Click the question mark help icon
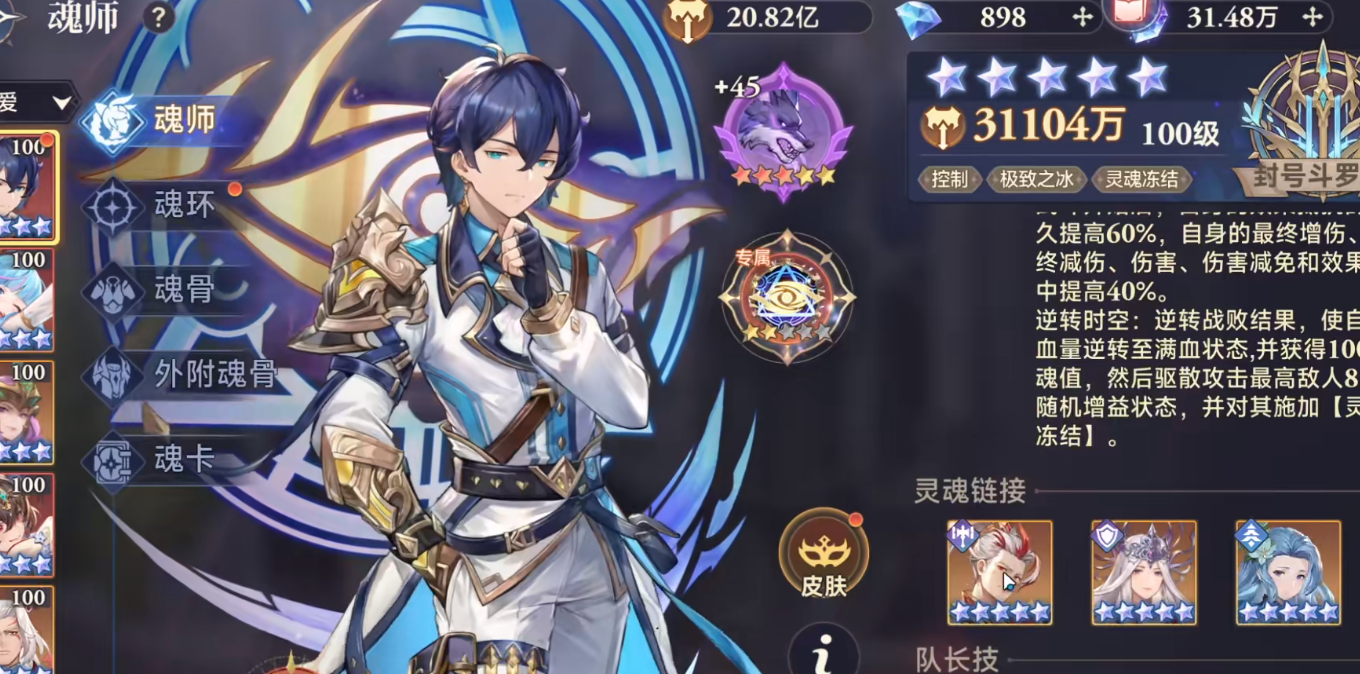The height and width of the screenshot is (674, 1360). pos(159,17)
